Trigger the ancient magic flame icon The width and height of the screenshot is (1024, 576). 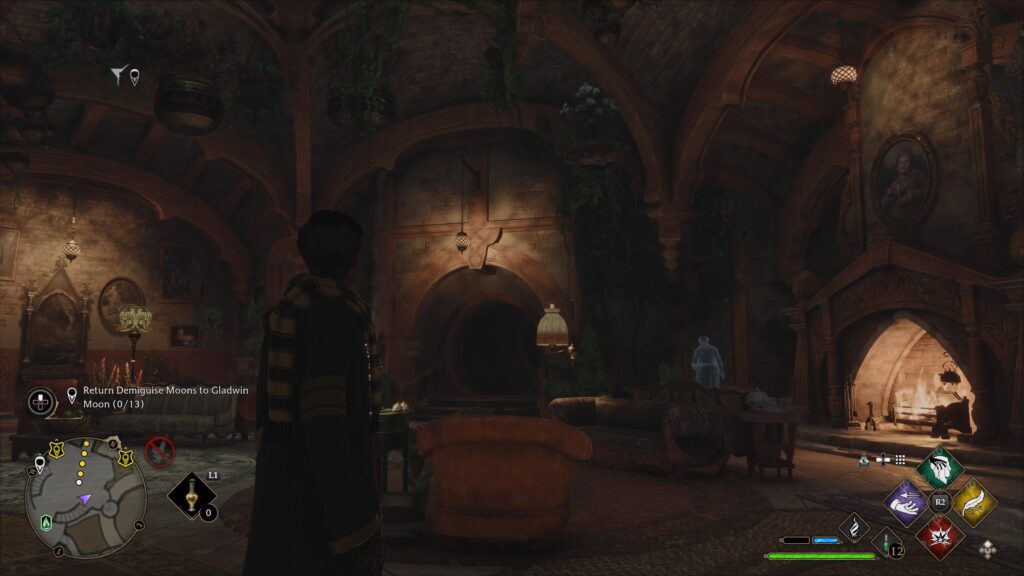pos(854,527)
